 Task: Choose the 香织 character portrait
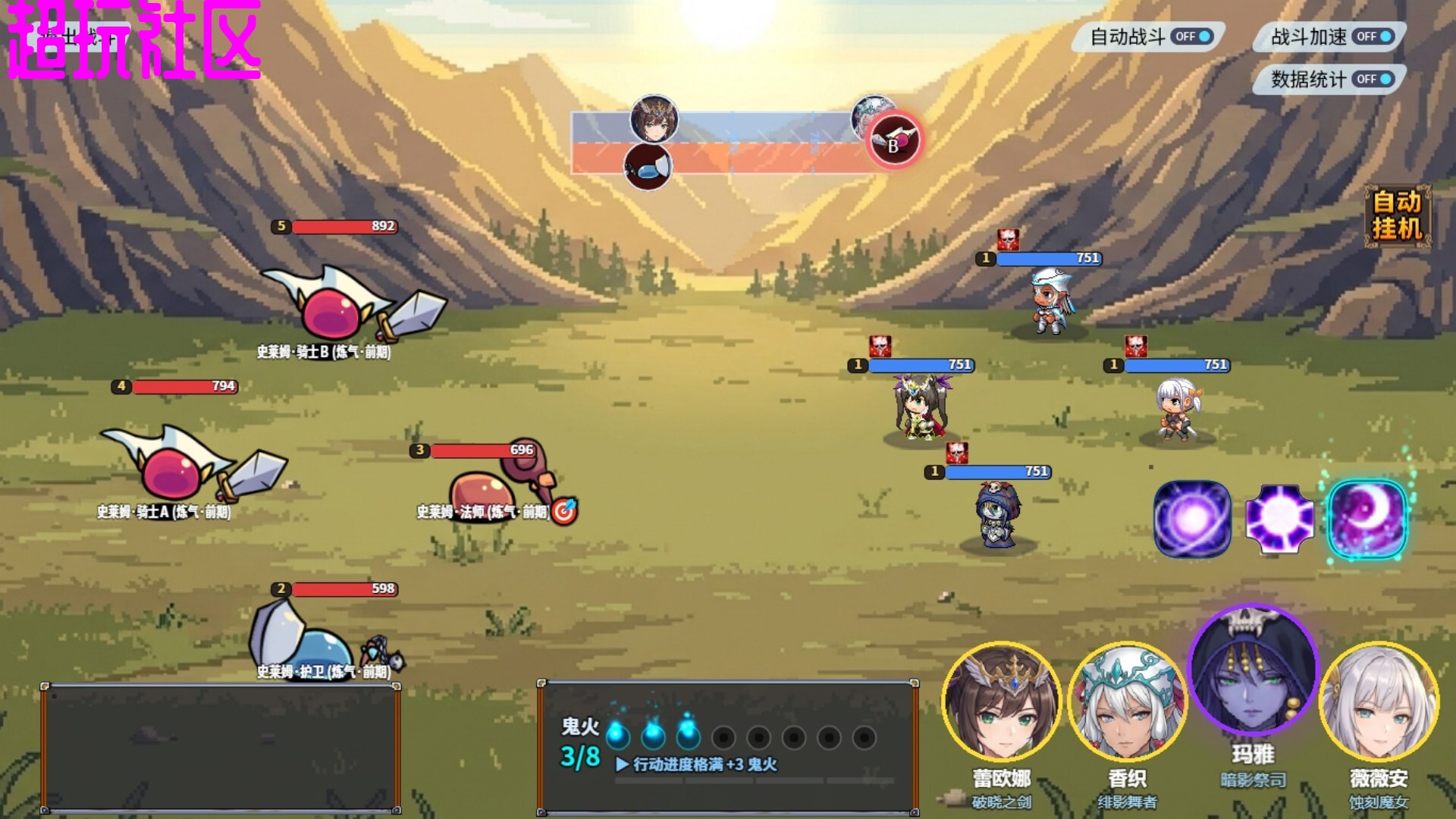[1127, 701]
